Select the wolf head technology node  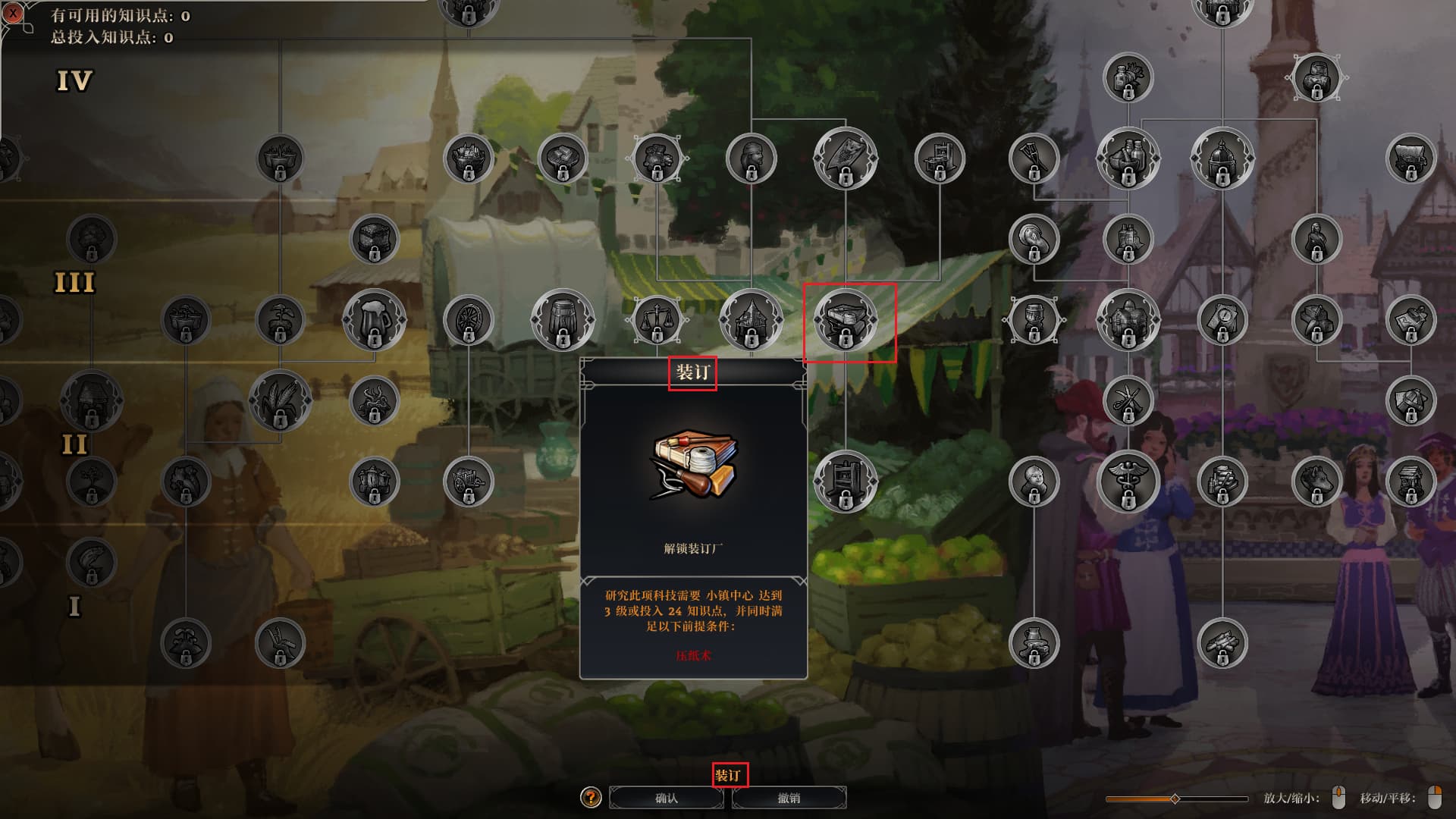(1316, 481)
